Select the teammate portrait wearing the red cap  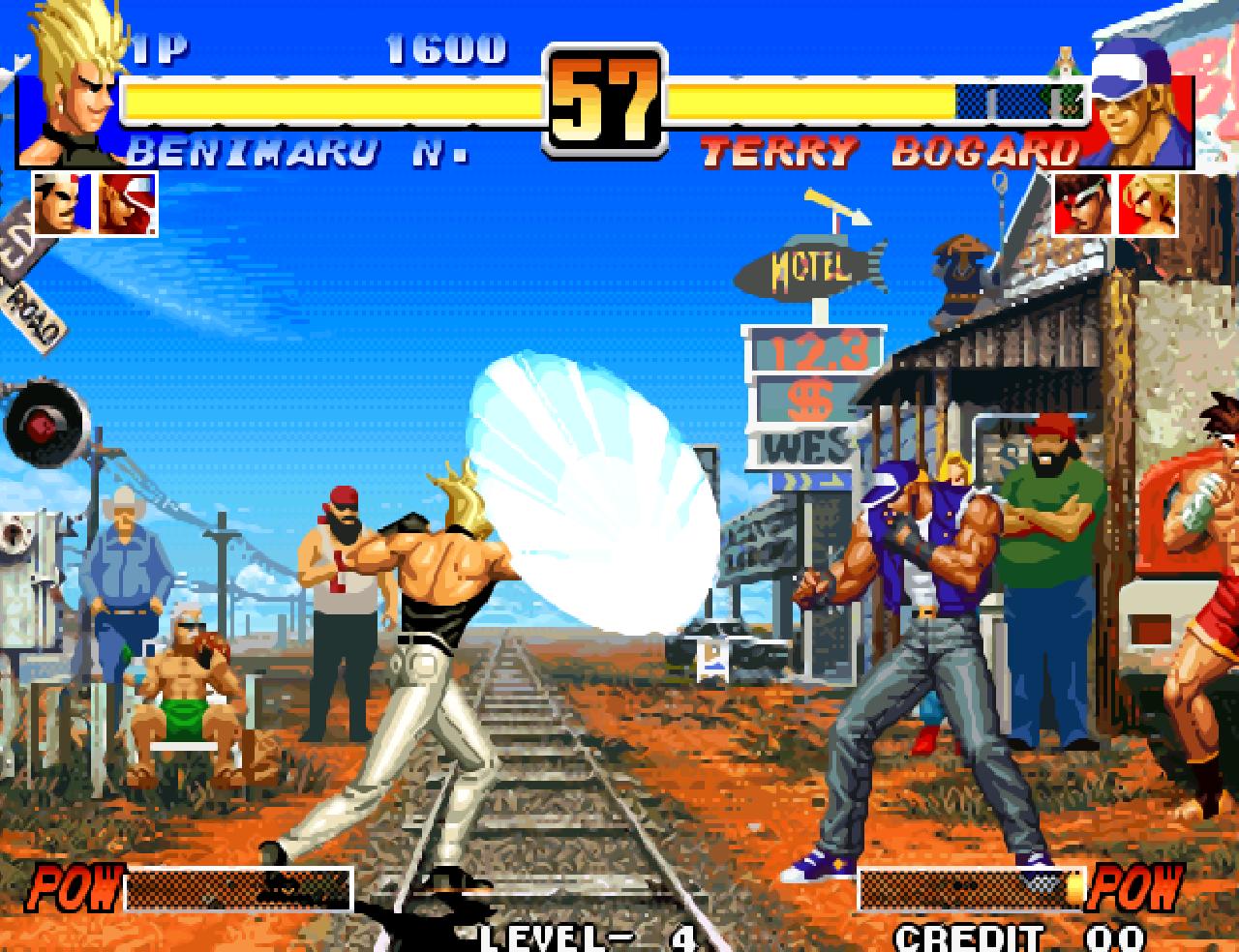tap(127, 203)
